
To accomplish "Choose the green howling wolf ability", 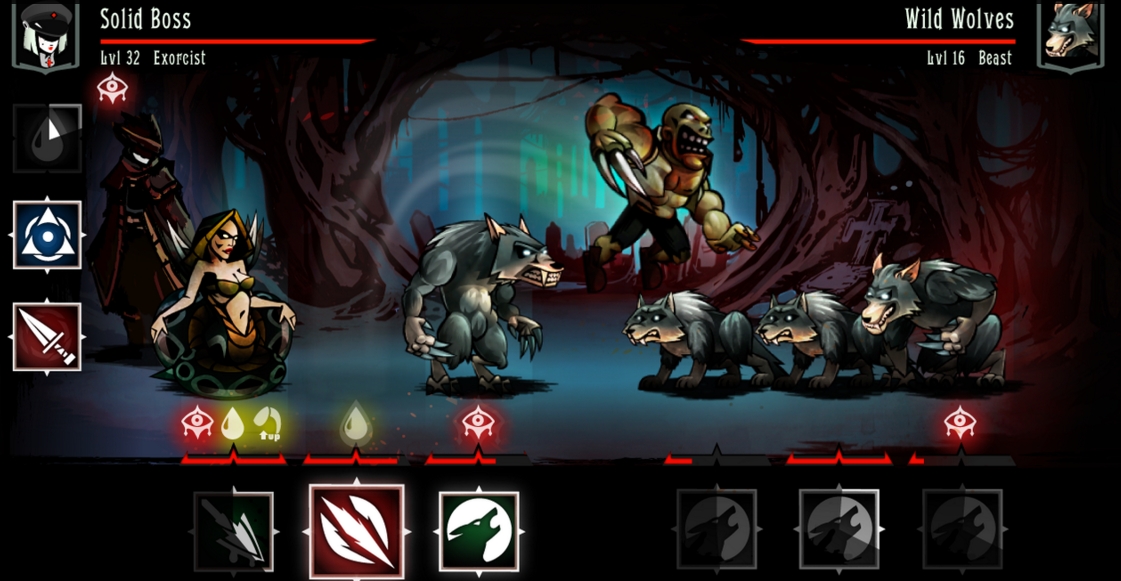I will [479, 531].
